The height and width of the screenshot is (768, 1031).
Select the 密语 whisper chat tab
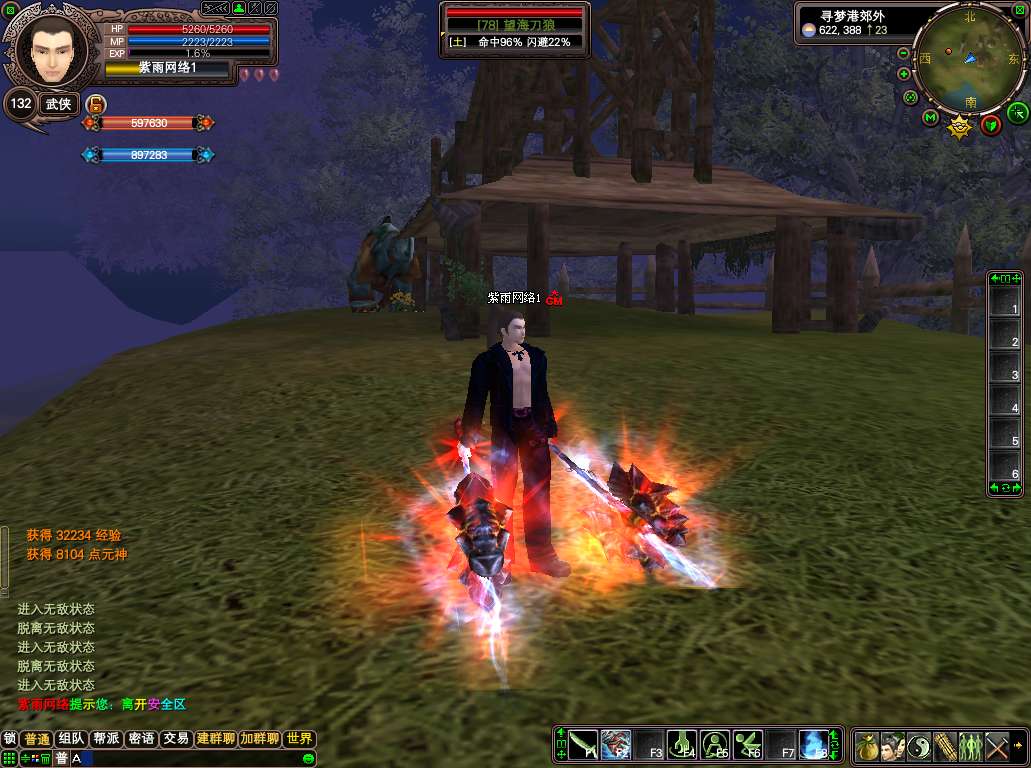pos(141,739)
